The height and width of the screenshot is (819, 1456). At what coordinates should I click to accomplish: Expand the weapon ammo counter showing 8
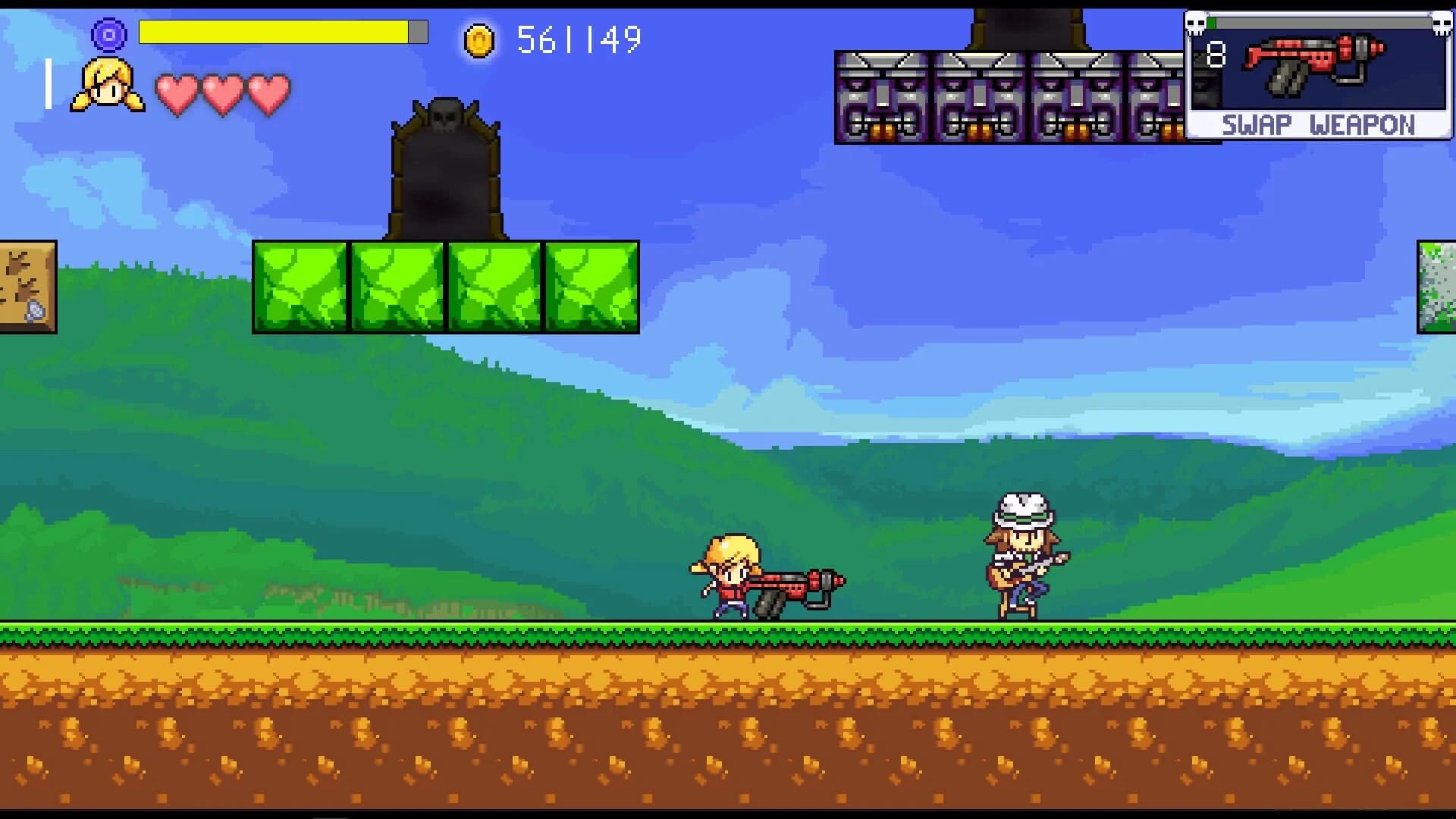[1217, 53]
